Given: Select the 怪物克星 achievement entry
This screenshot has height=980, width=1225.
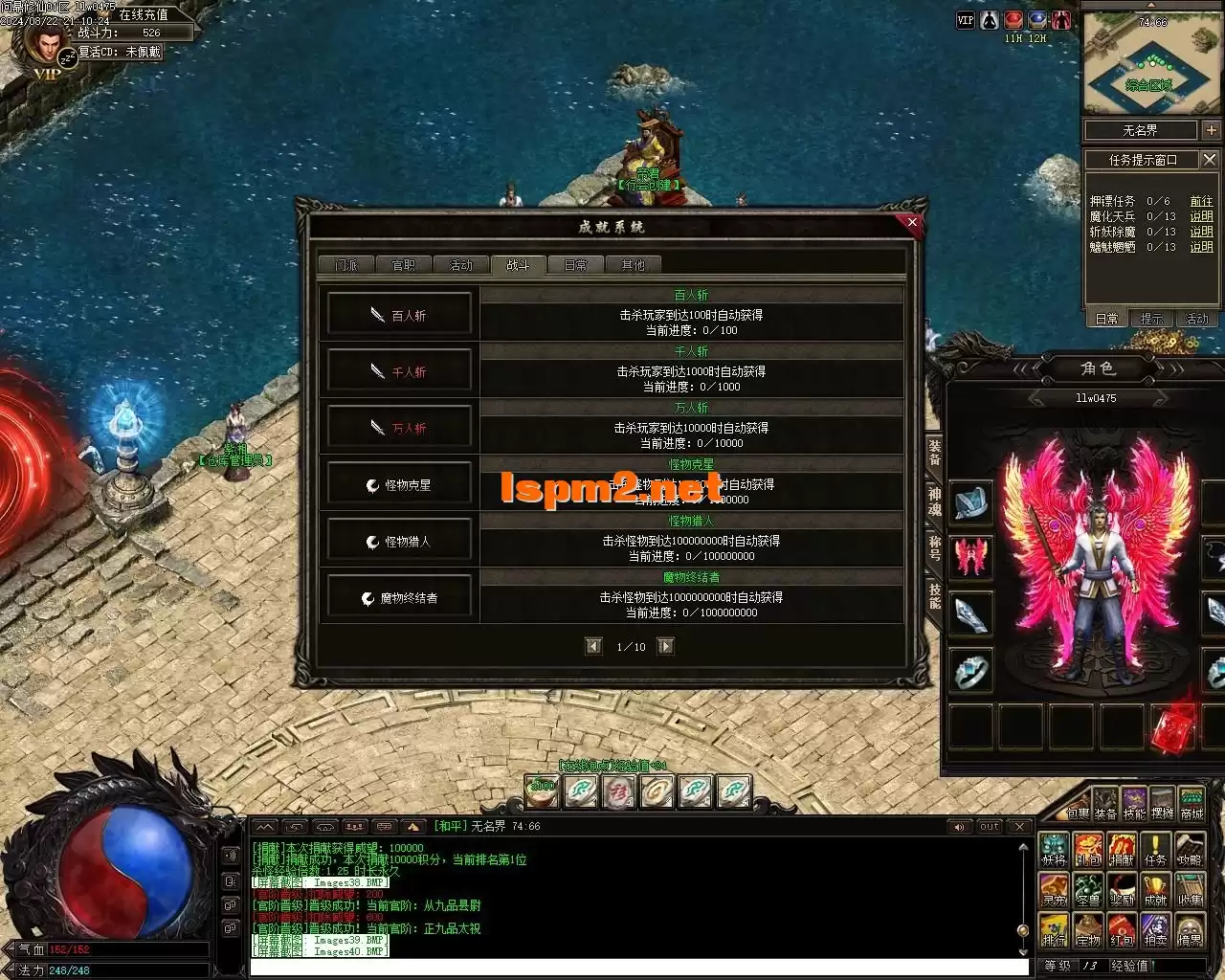Looking at the screenshot, I should [x=400, y=485].
